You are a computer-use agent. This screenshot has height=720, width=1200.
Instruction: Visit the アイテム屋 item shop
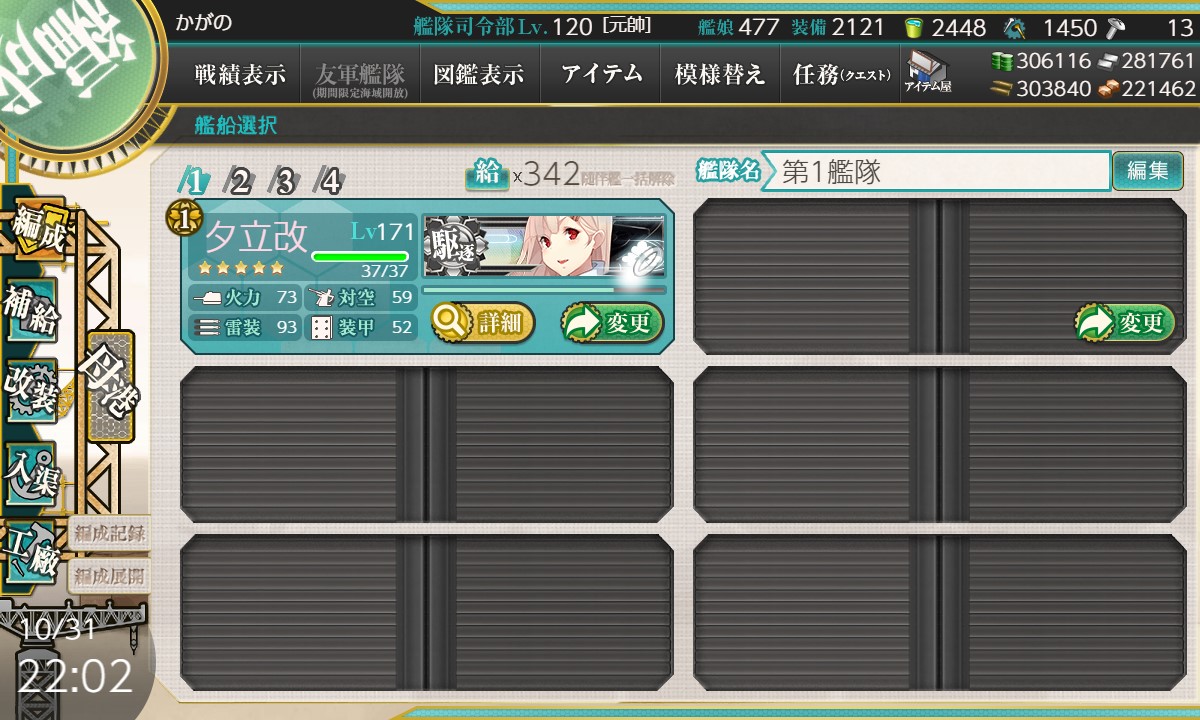[x=927, y=73]
